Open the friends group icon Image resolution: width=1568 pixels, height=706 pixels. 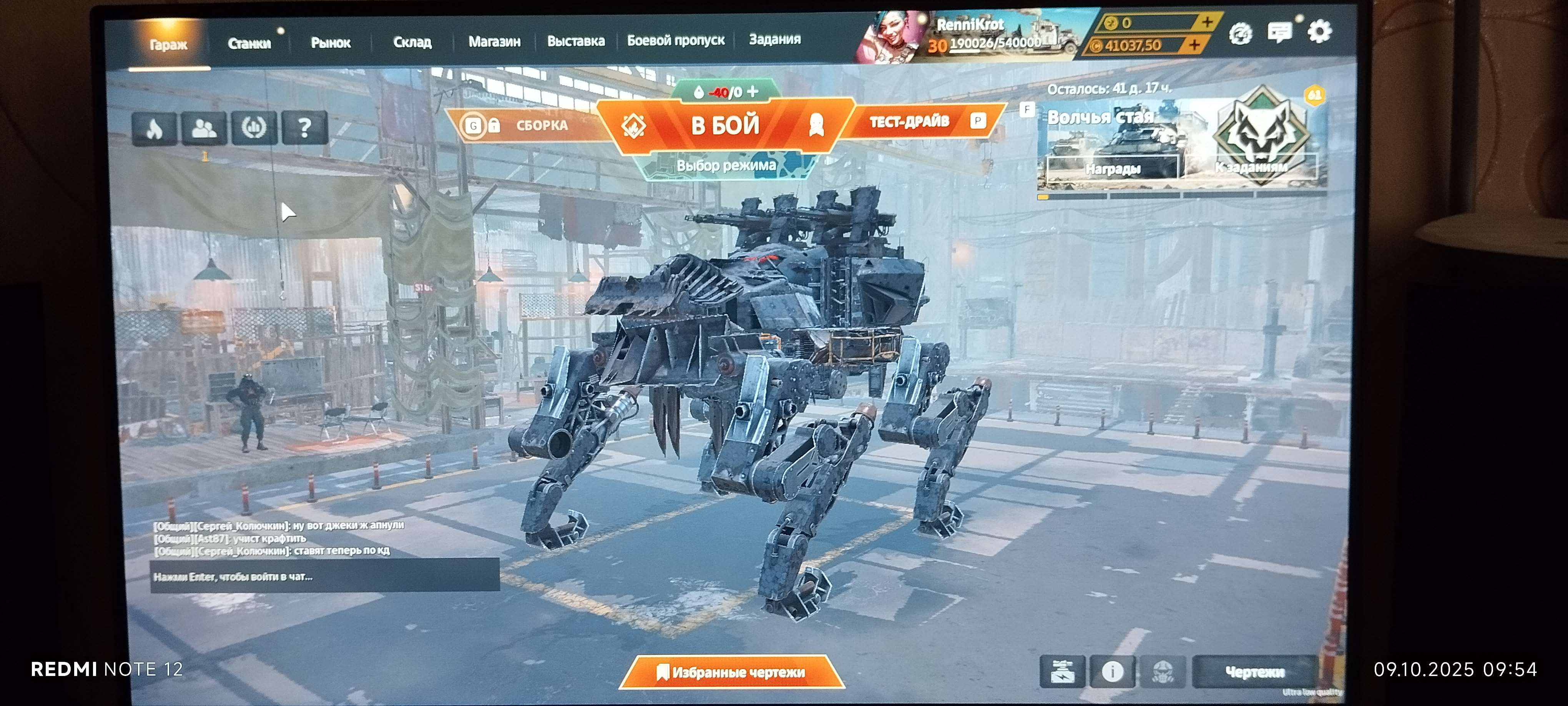[204, 128]
